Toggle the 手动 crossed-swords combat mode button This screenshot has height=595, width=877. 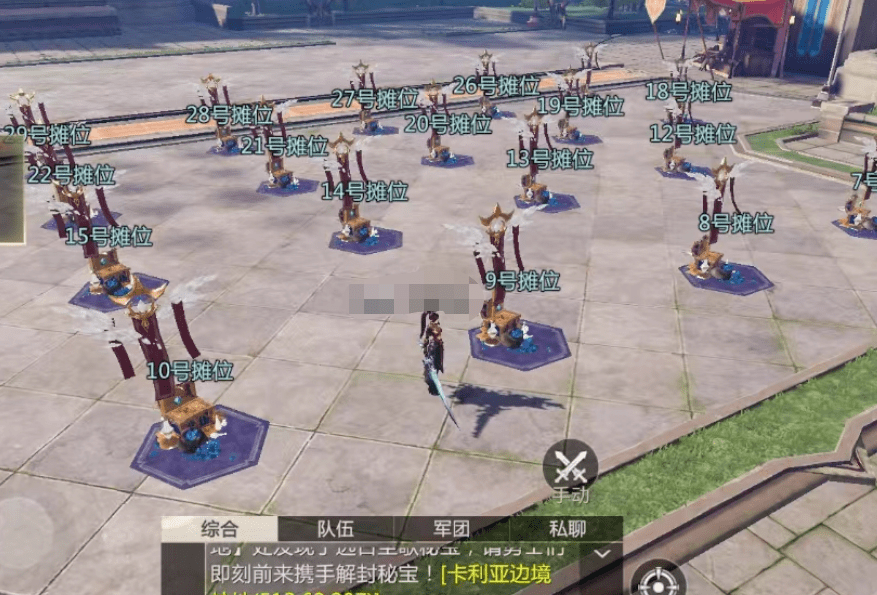(x=570, y=467)
